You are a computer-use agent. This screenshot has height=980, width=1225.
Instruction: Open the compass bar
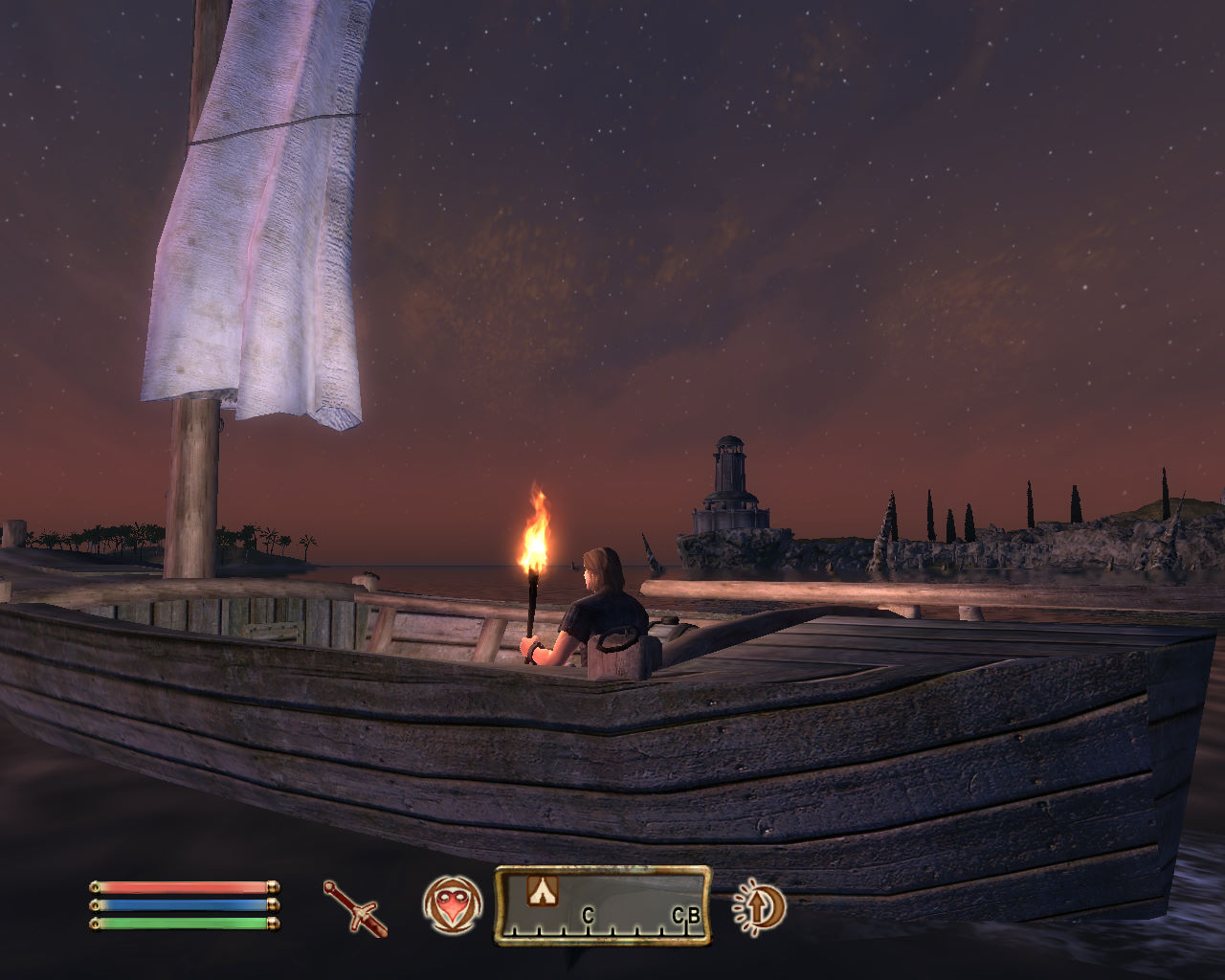click(x=602, y=905)
